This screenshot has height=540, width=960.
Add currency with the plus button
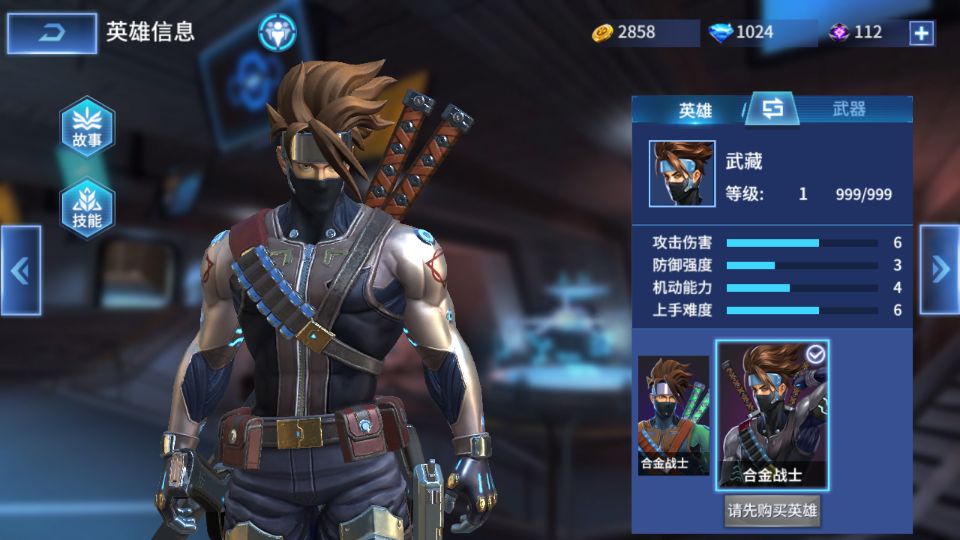[921, 33]
